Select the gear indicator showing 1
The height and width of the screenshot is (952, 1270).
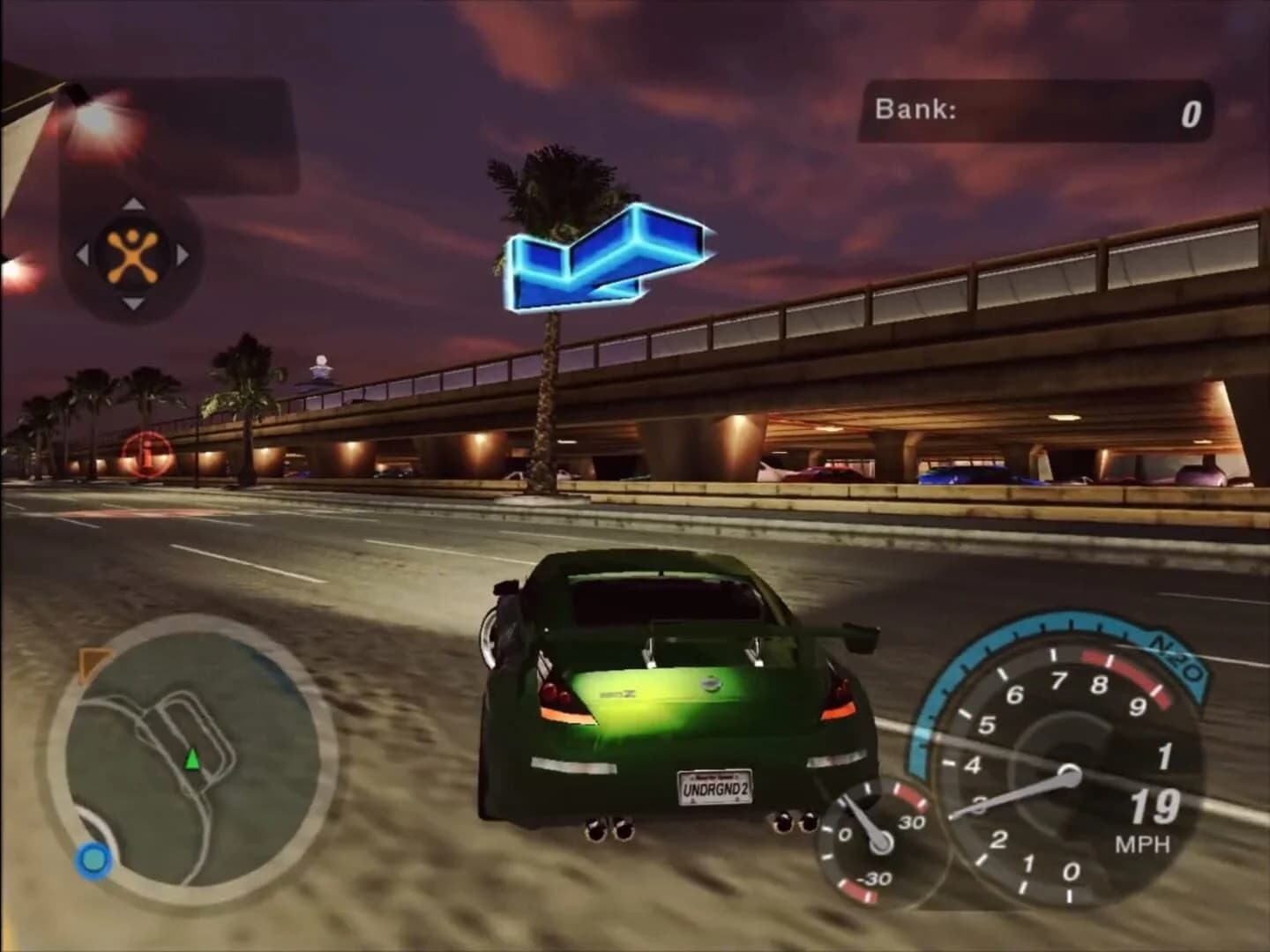click(x=1162, y=755)
